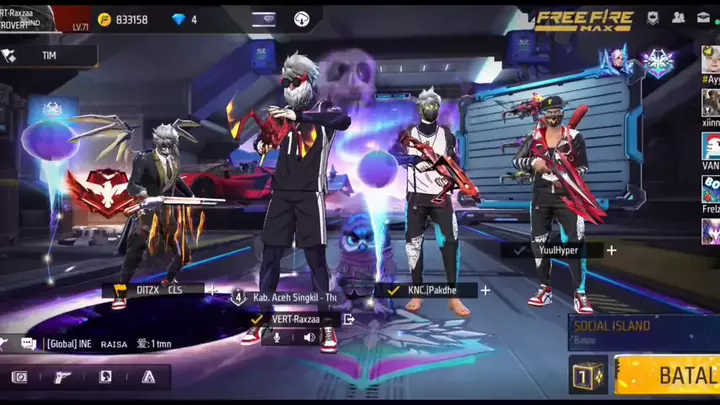Select the Social Island mode selector
This screenshot has width=720, height=405.
[x=640, y=331]
